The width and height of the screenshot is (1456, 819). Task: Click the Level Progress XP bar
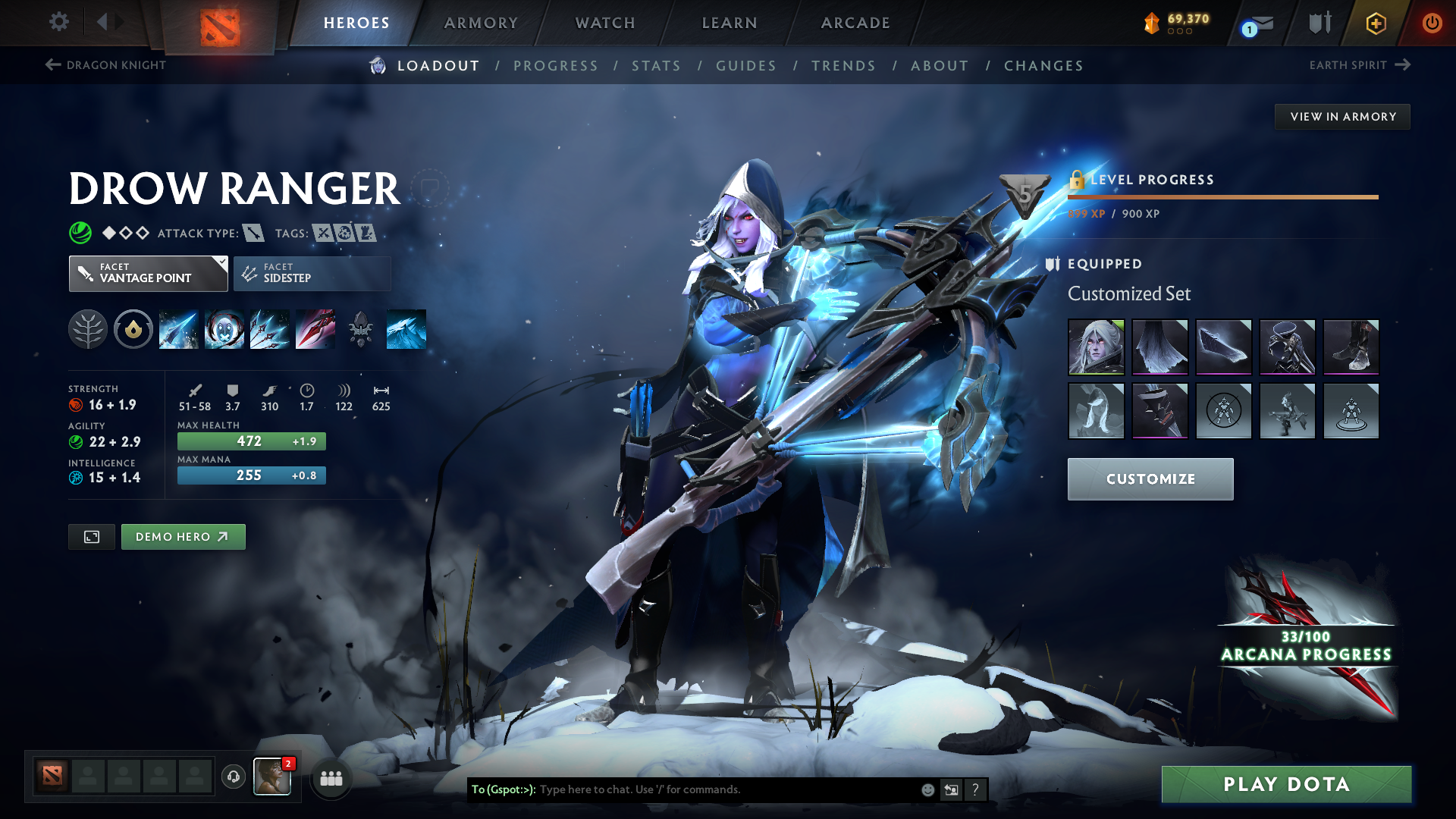[x=1221, y=196]
